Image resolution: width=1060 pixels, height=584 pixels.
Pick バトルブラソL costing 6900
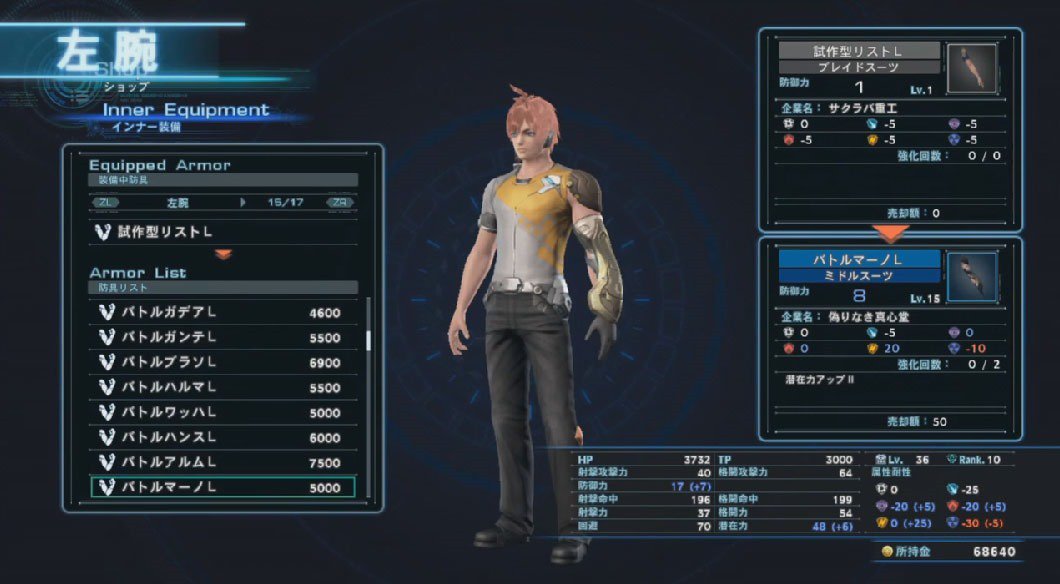(x=222, y=362)
